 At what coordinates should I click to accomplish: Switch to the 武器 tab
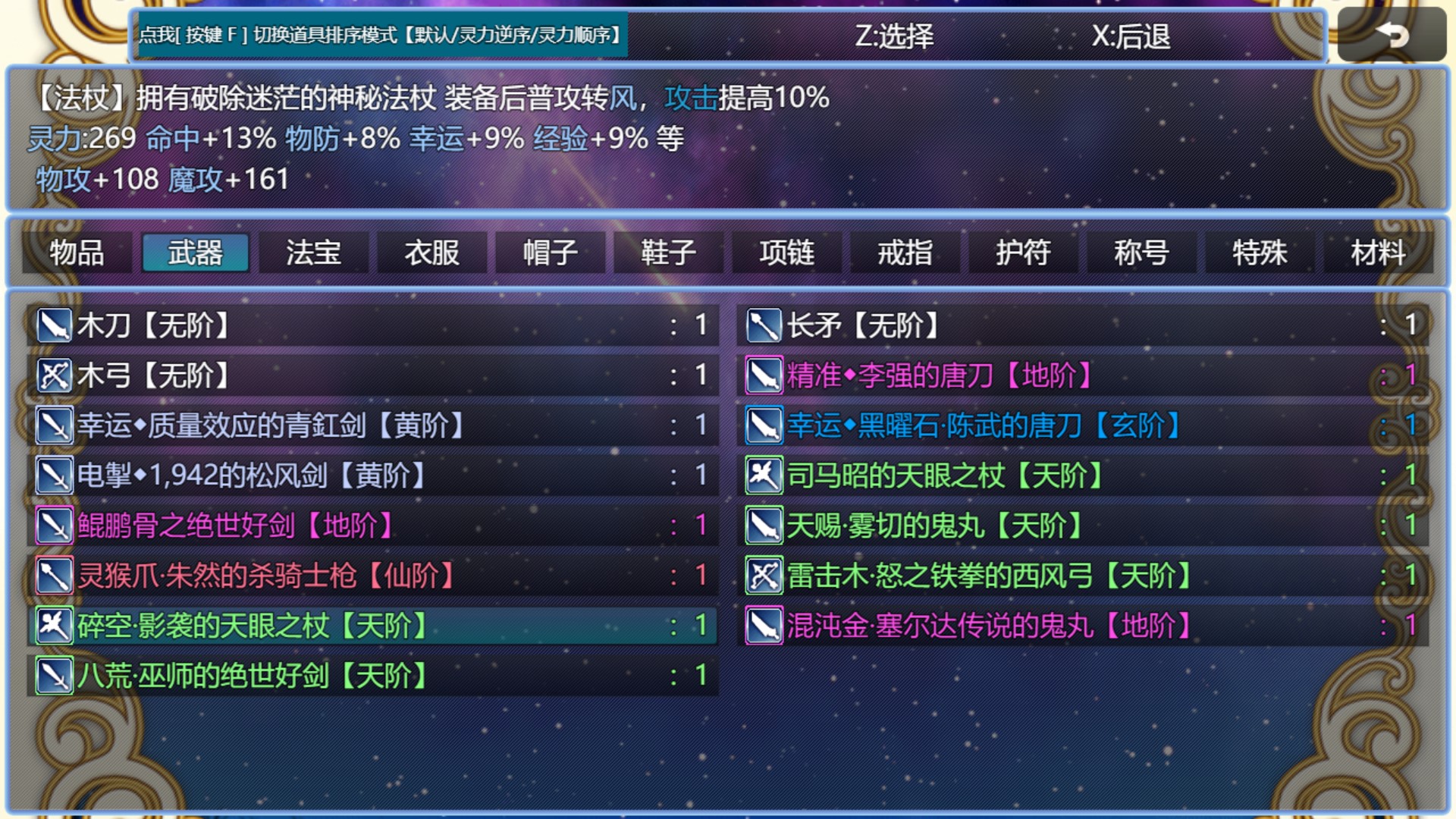195,253
